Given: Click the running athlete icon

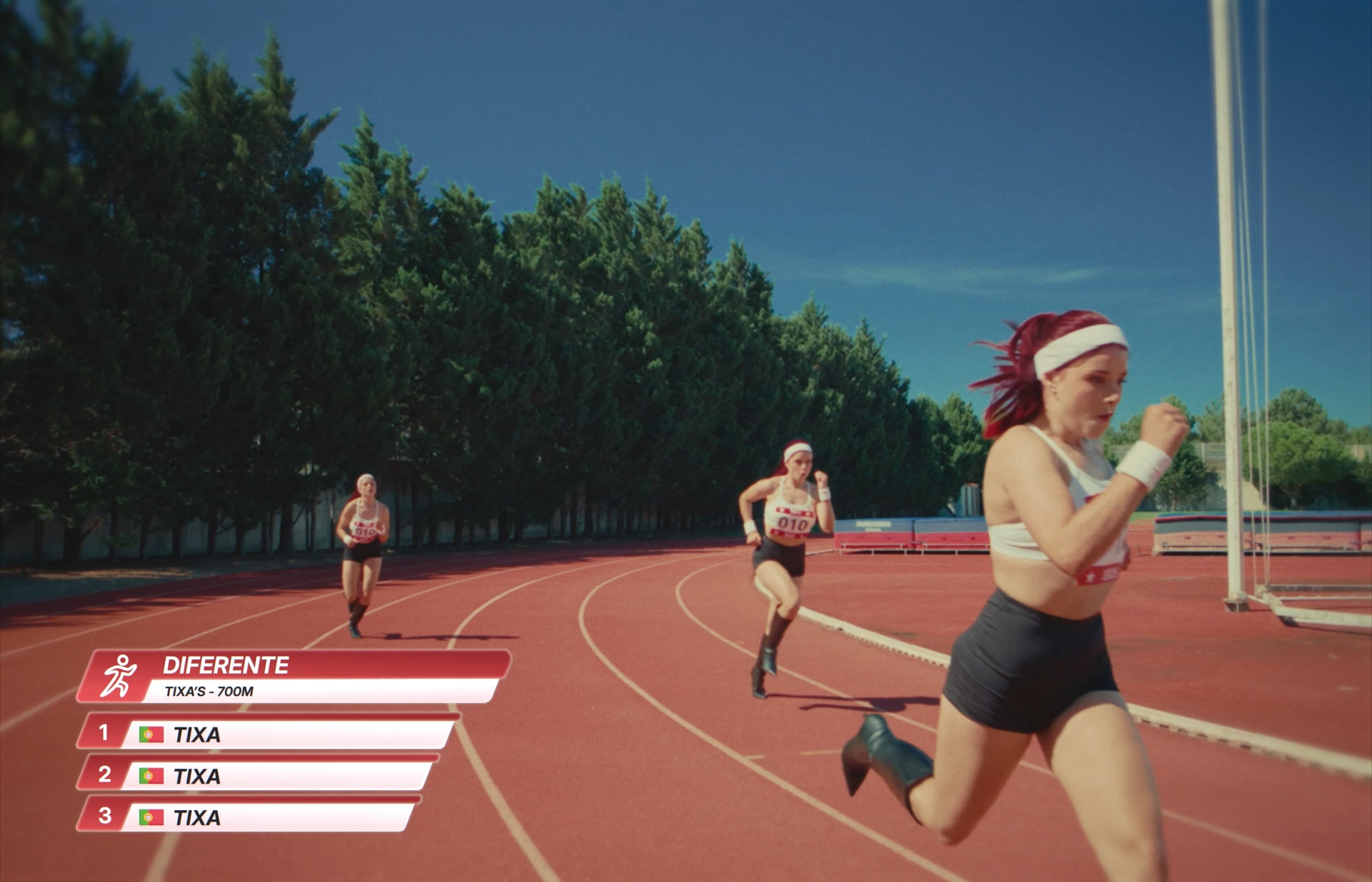Looking at the screenshot, I should coord(118,676).
